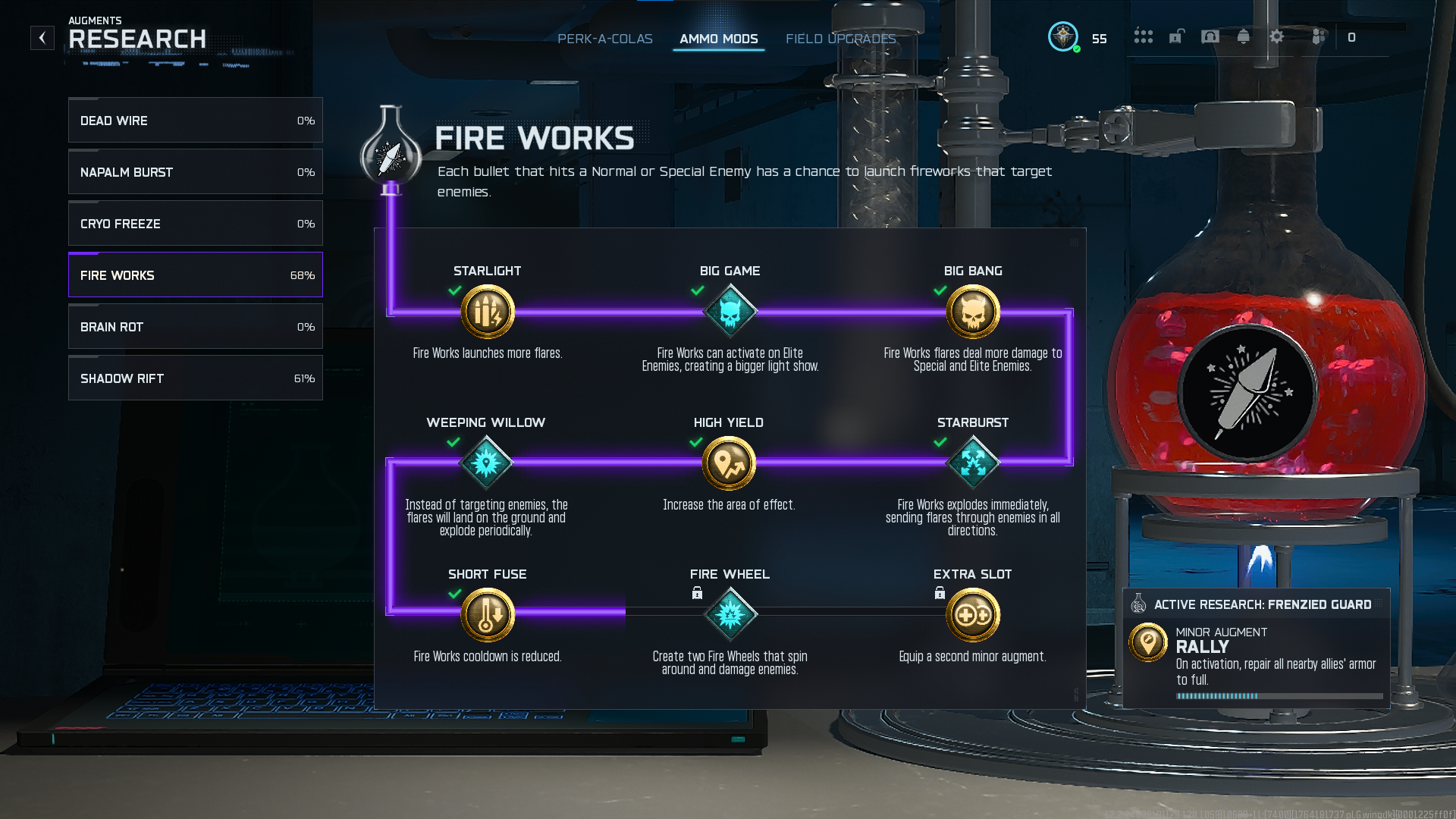Show the Brain Rot augments
This screenshot has width=1456, height=819.
coord(195,327)
